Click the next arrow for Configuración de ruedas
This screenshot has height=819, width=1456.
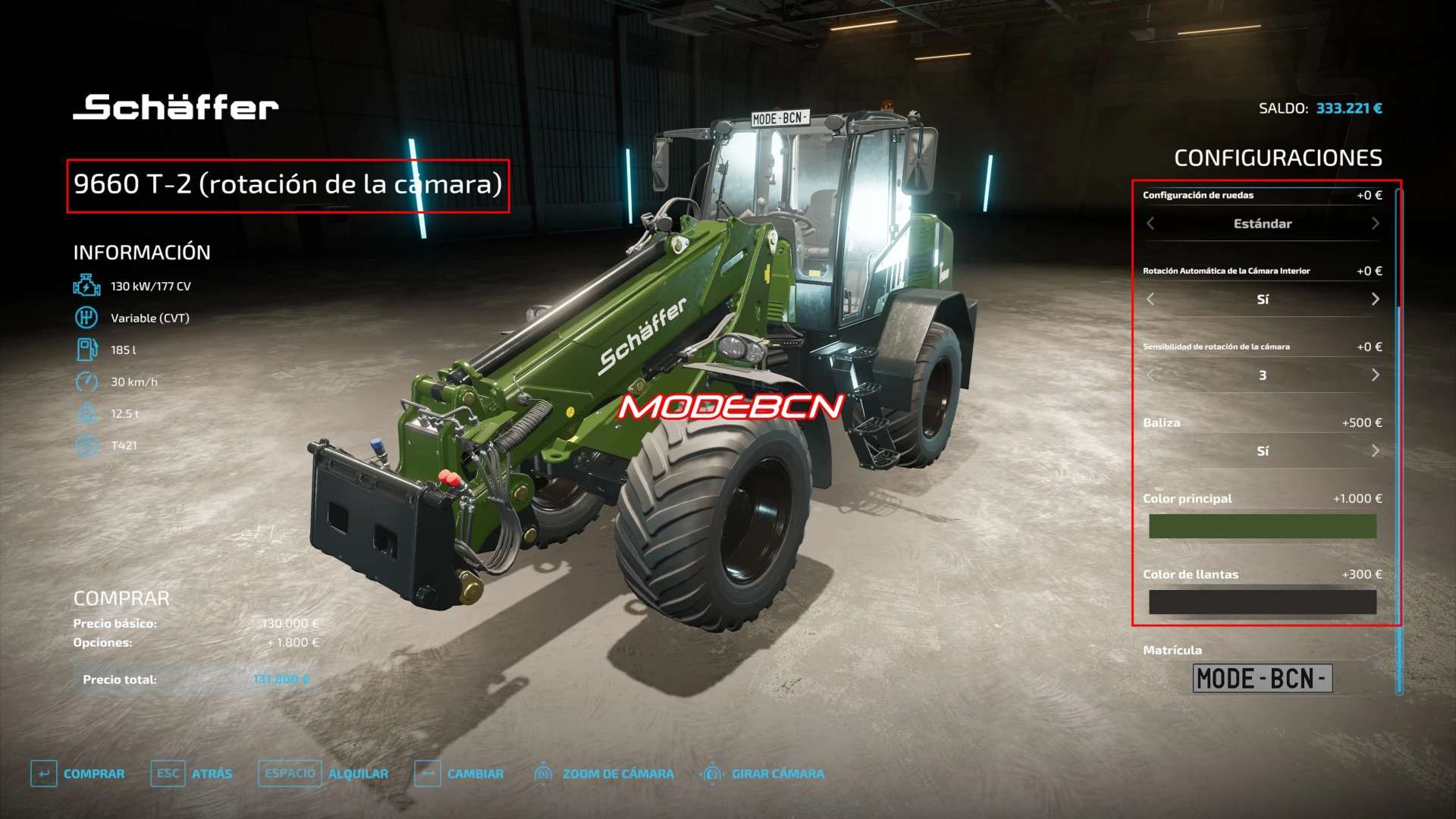coord(1375,224)
